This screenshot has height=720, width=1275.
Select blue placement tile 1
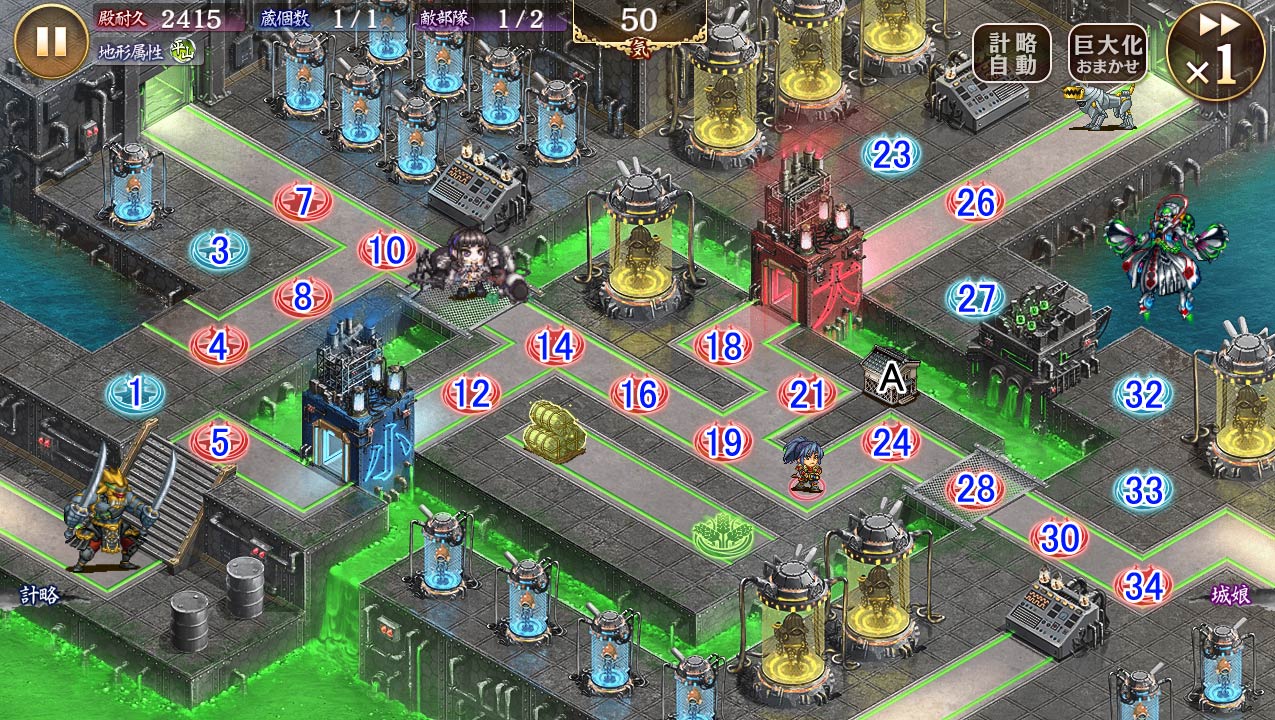[x=135, y=394]
